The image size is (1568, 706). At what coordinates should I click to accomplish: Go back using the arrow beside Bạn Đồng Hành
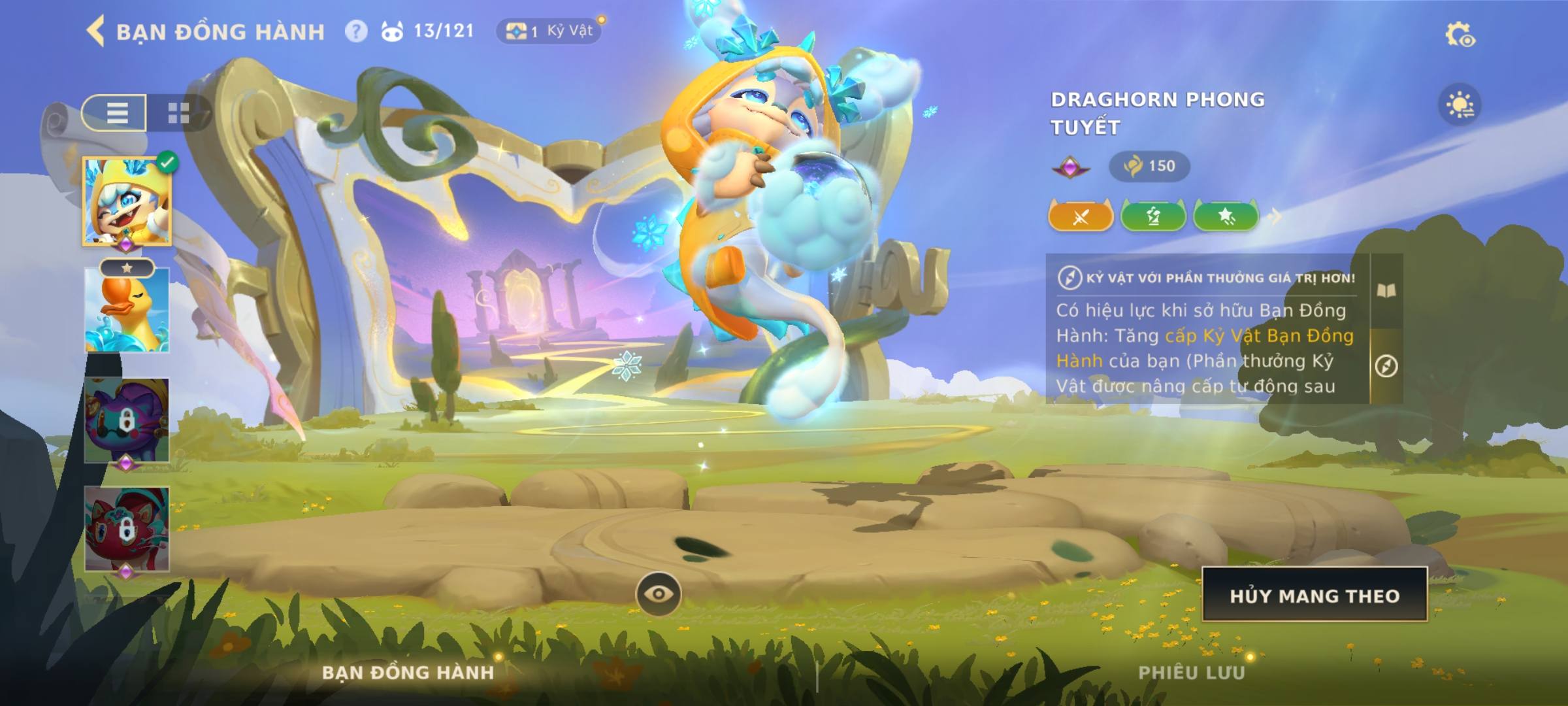coord(96,31)
